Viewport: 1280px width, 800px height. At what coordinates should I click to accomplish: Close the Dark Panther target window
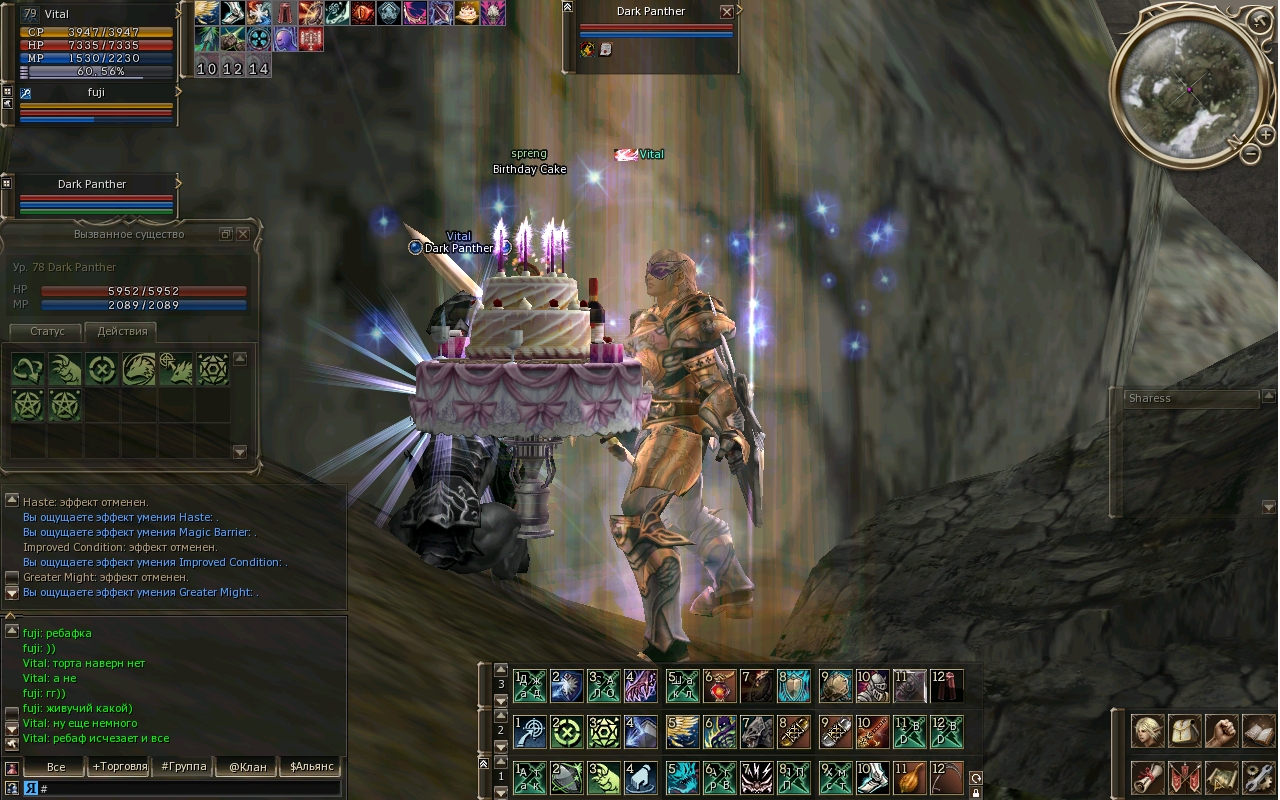point(727,12)
